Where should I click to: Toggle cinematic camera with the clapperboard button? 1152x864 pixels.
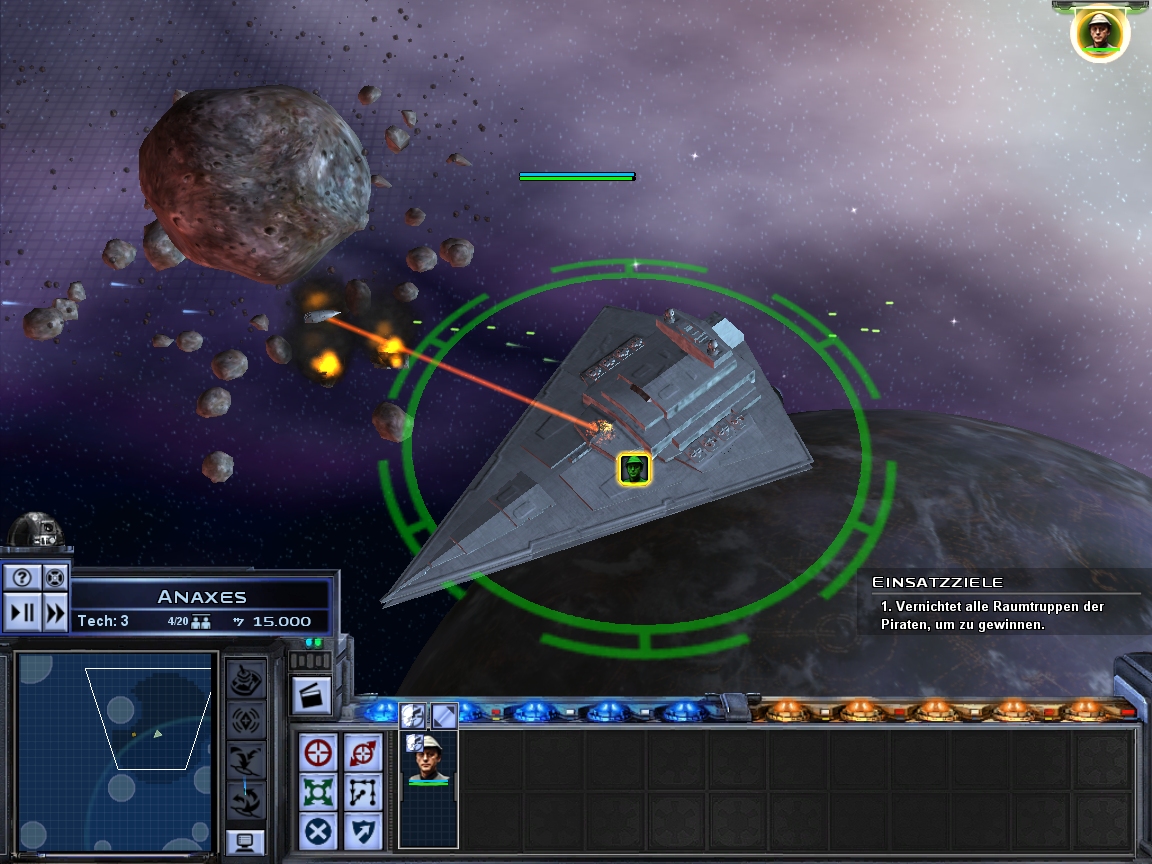coord(311,696)
